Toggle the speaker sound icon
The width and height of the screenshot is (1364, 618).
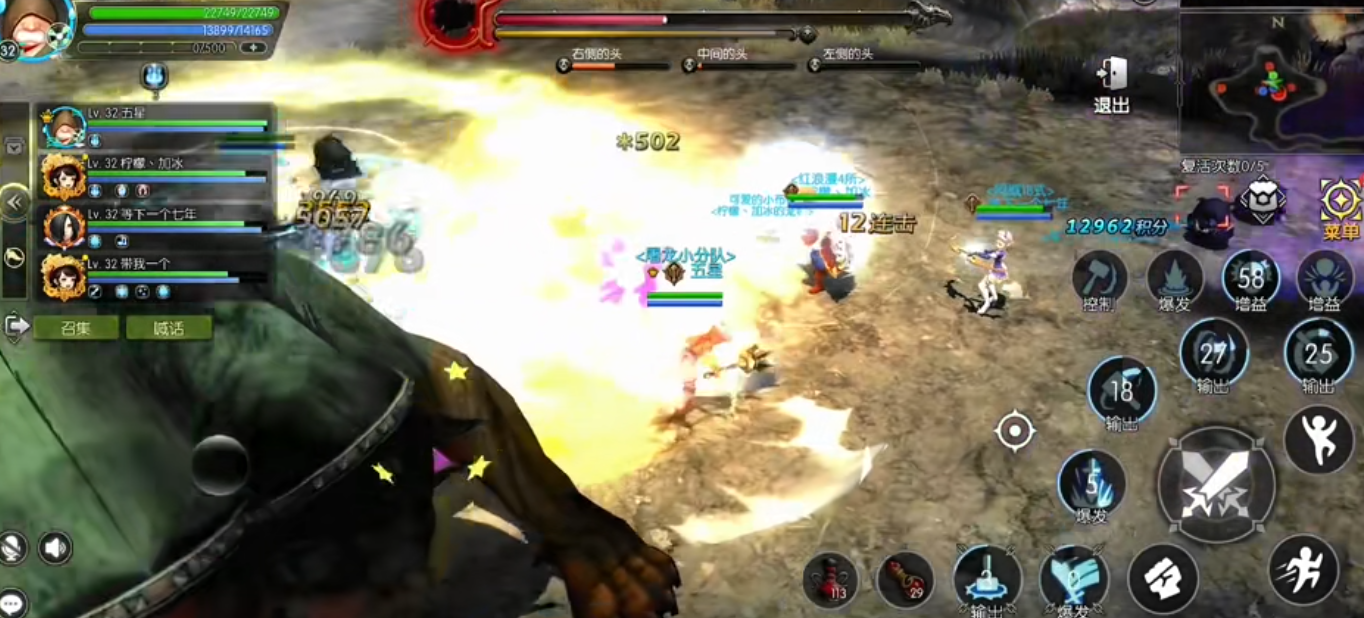point(55,547)
